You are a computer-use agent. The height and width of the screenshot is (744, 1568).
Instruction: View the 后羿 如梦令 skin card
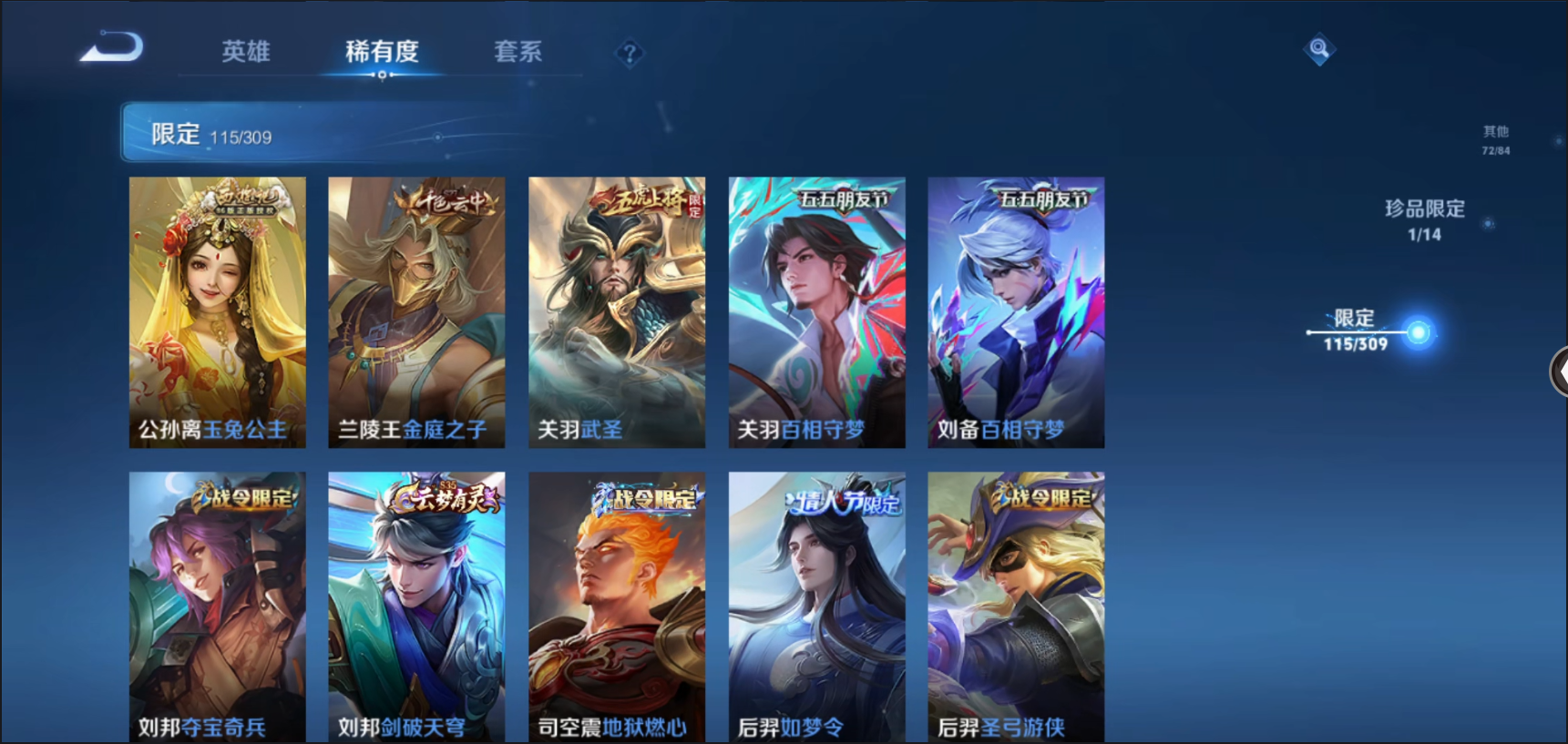point(816,606)
